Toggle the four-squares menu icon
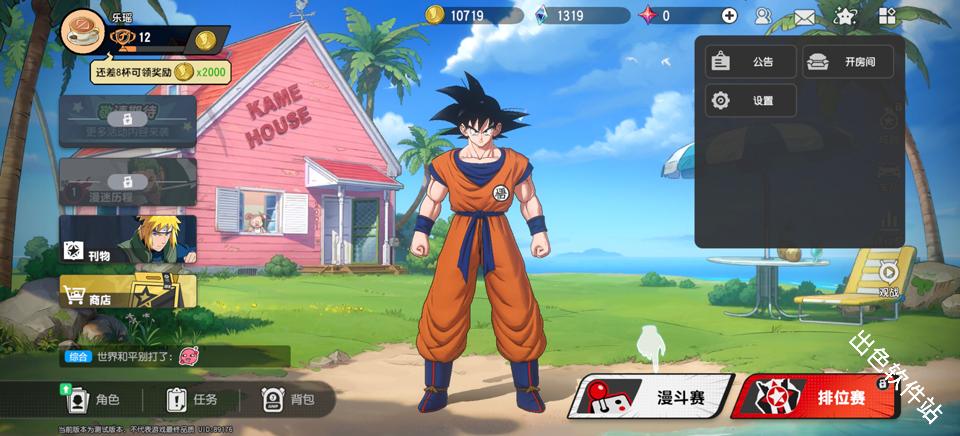This screenshot has width=960, height=436. (x=887, y=15)
